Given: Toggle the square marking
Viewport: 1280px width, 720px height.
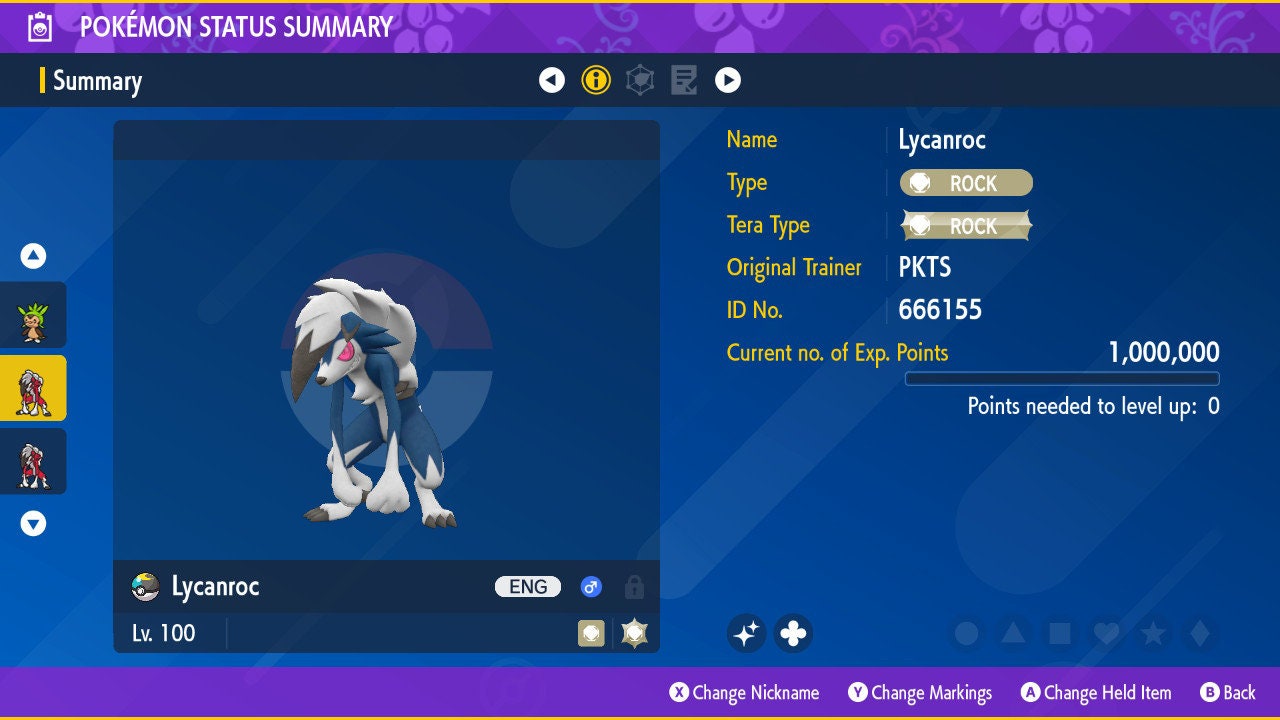Looking at the screenshot, I should [1059, 633].
